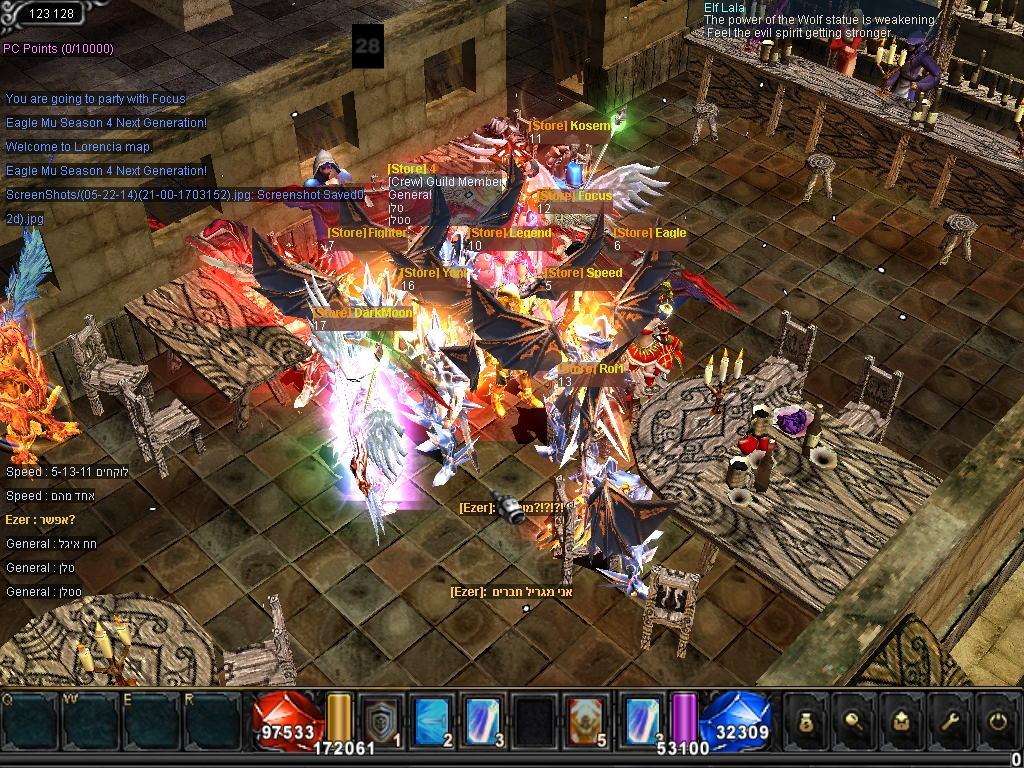
Task: Click the power exit button
Action: pyautogui.click(x=994, y=719)
